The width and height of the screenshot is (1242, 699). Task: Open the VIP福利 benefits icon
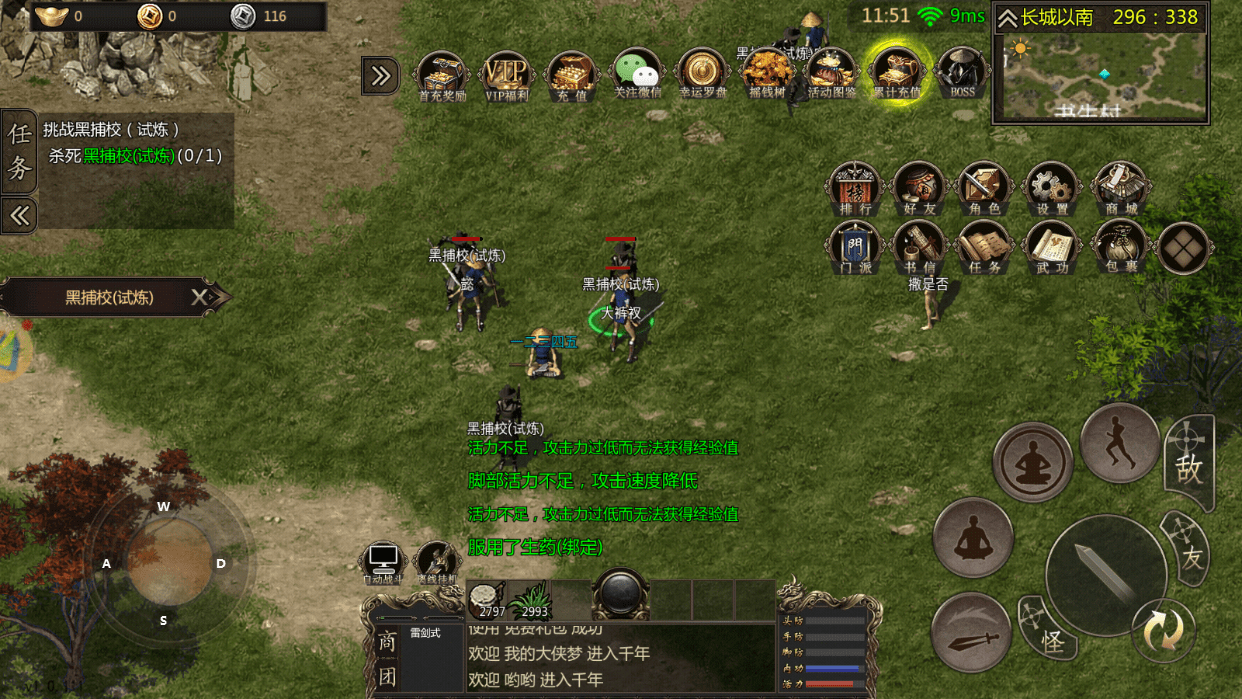507,74
